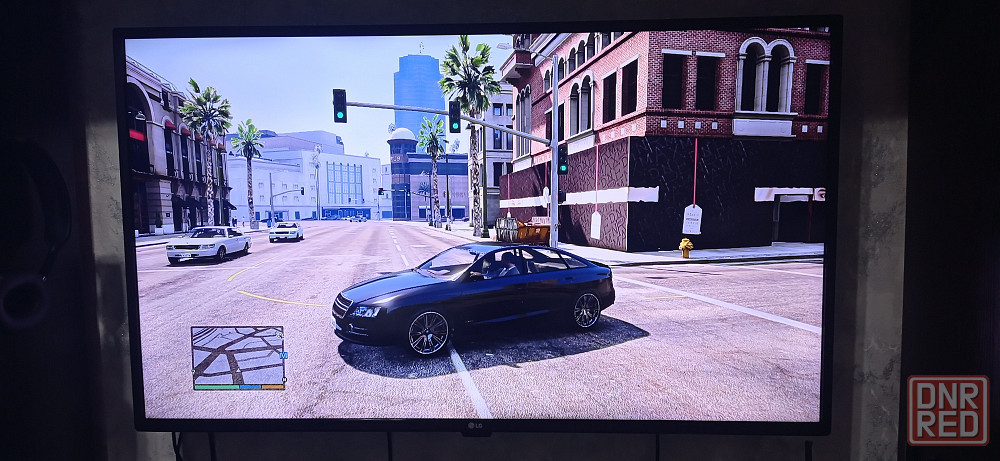The width and height of the screenshot is (1000, 461).
Task: Click the minimap in the corner
Action: coord(237,355)
